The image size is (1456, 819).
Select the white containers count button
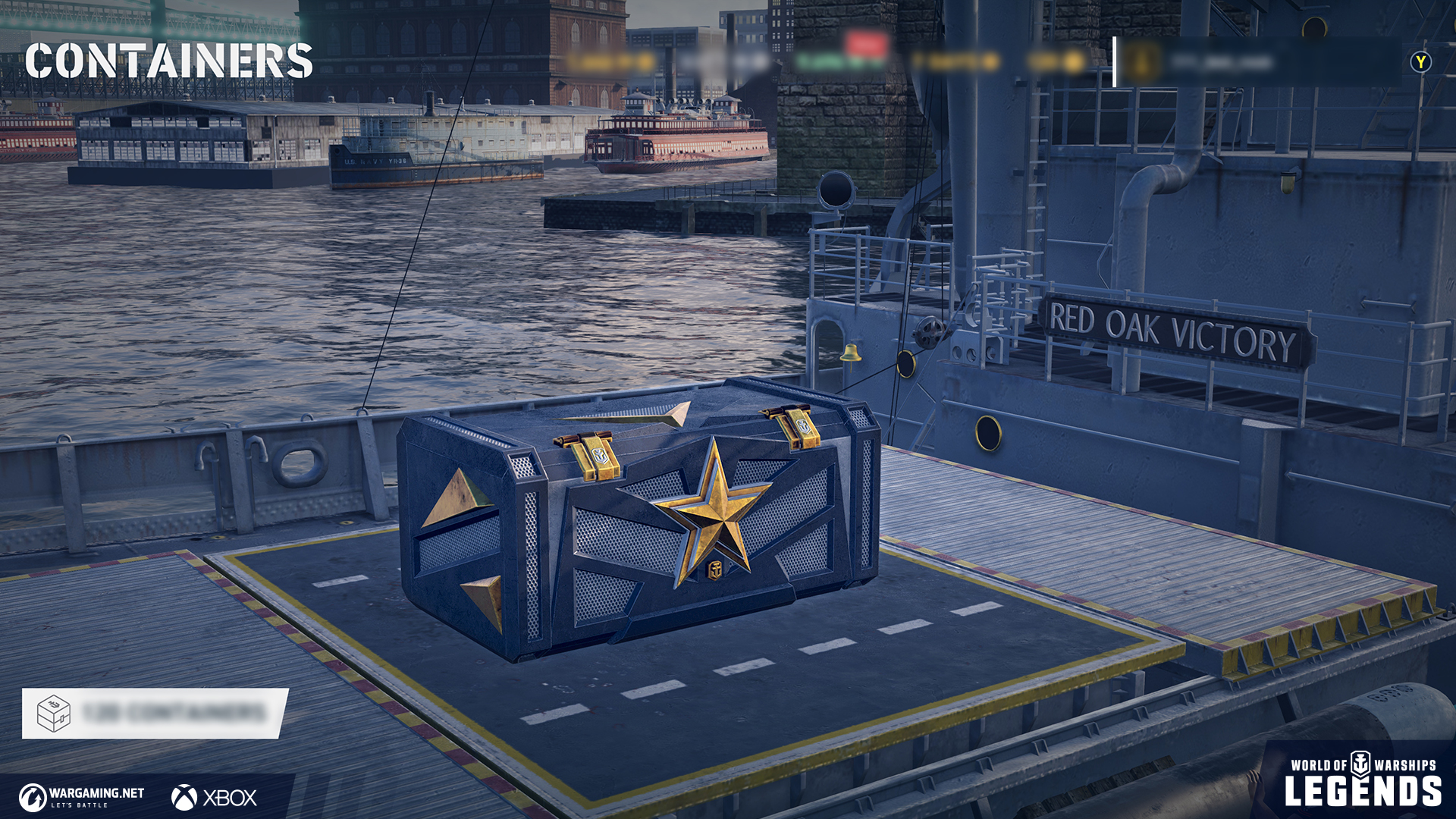155,713
